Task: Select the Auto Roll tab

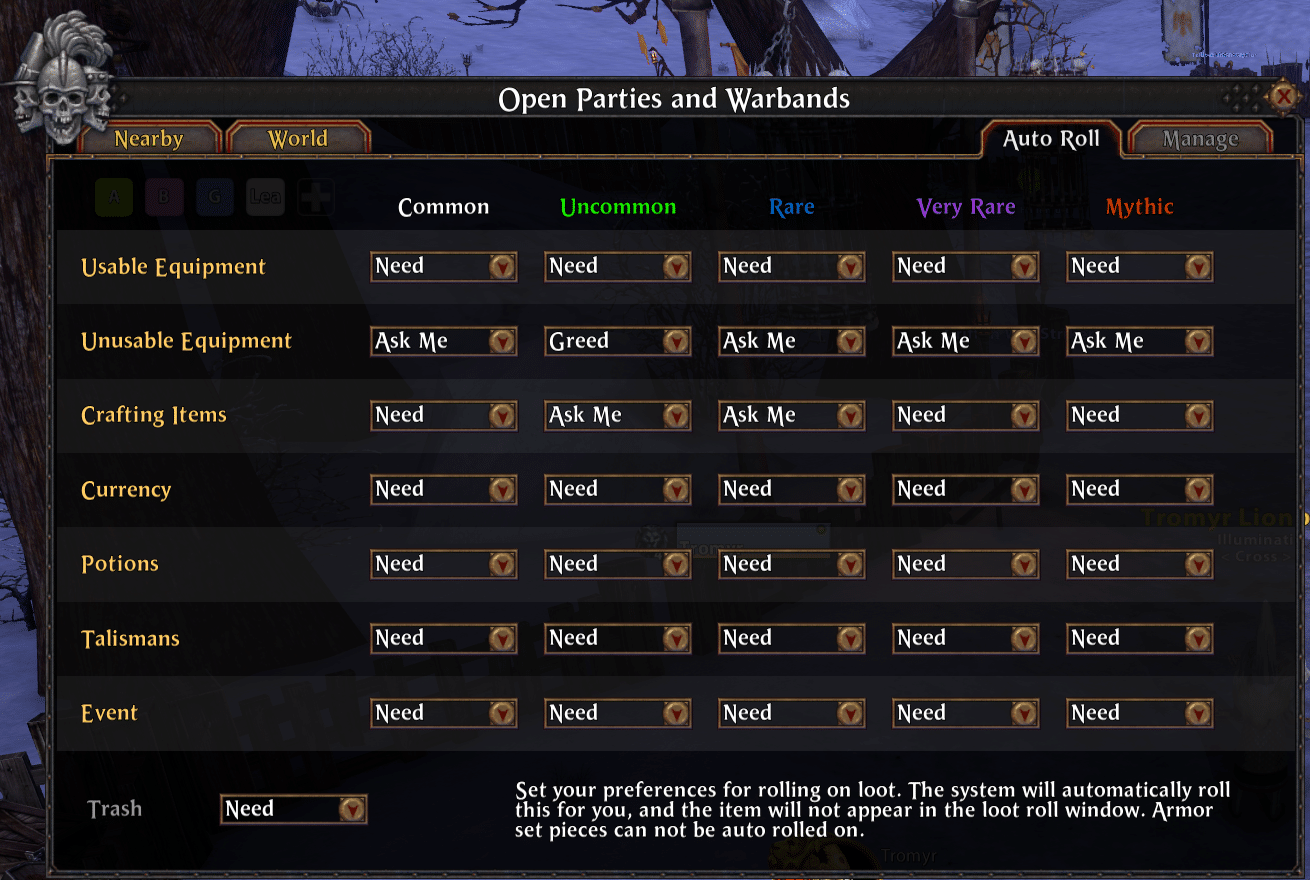Action: [1051, 139]
